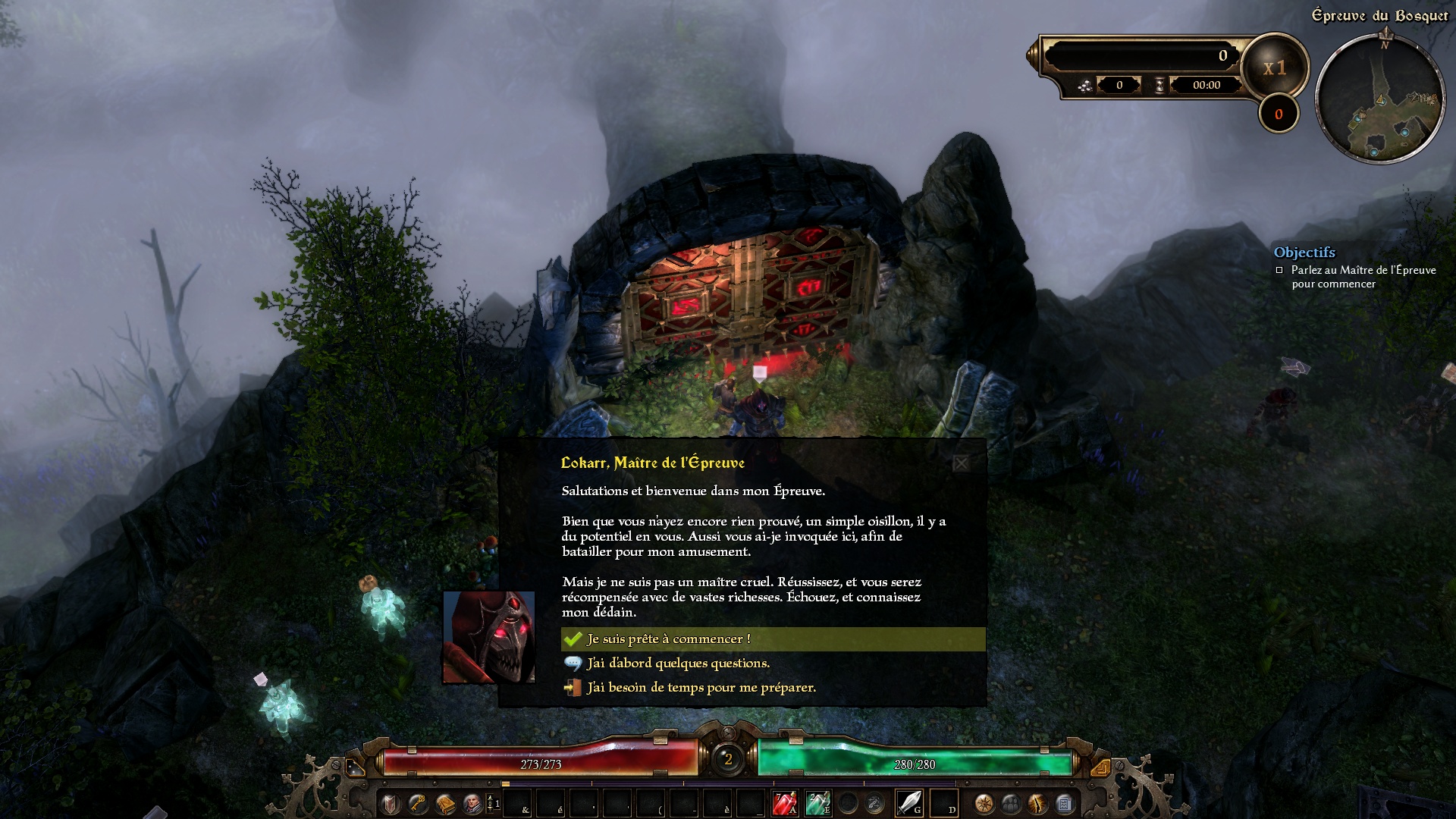Image resolution: width=1456 pixels, height=819 pixels.
Task: Open the multiplayer group icon
Action: (1011, 803)
